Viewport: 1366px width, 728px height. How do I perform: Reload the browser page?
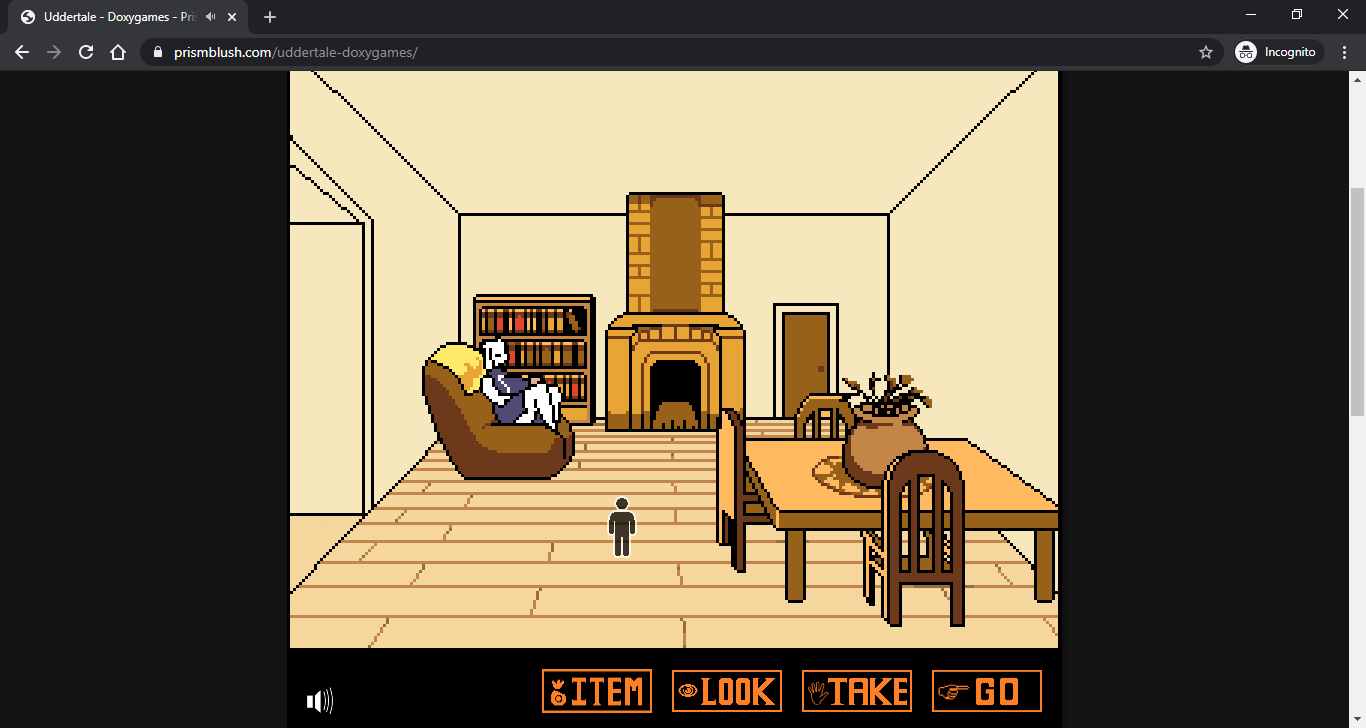pos(86,52)
